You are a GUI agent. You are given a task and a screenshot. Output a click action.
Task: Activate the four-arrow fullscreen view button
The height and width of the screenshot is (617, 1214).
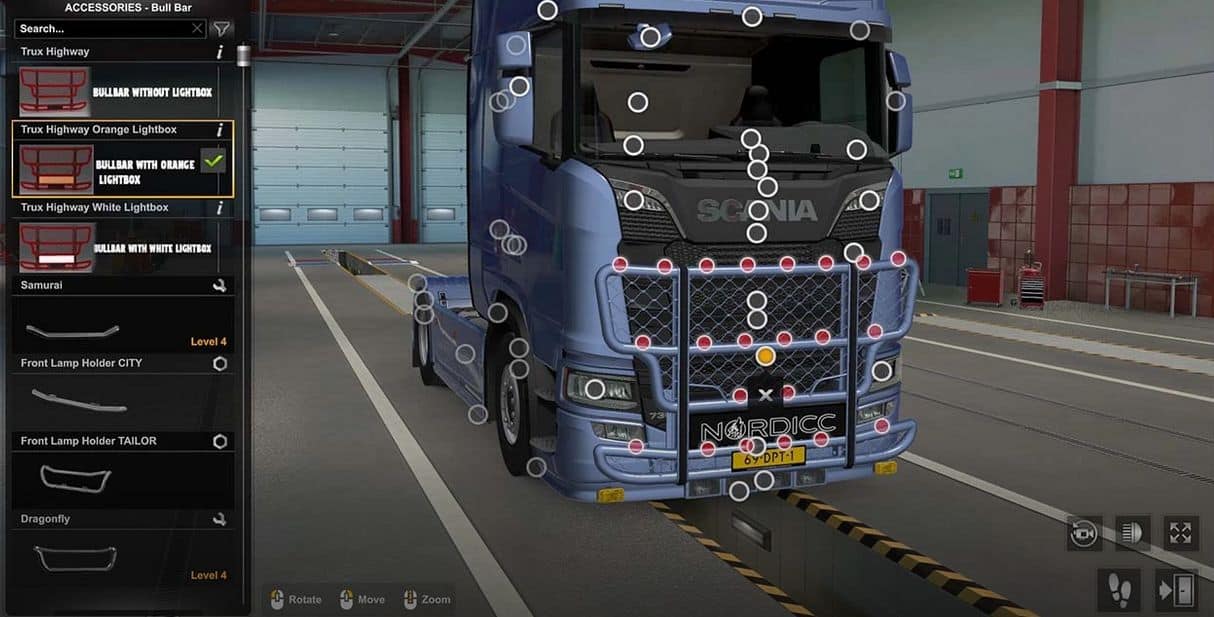coord(1180,533)
